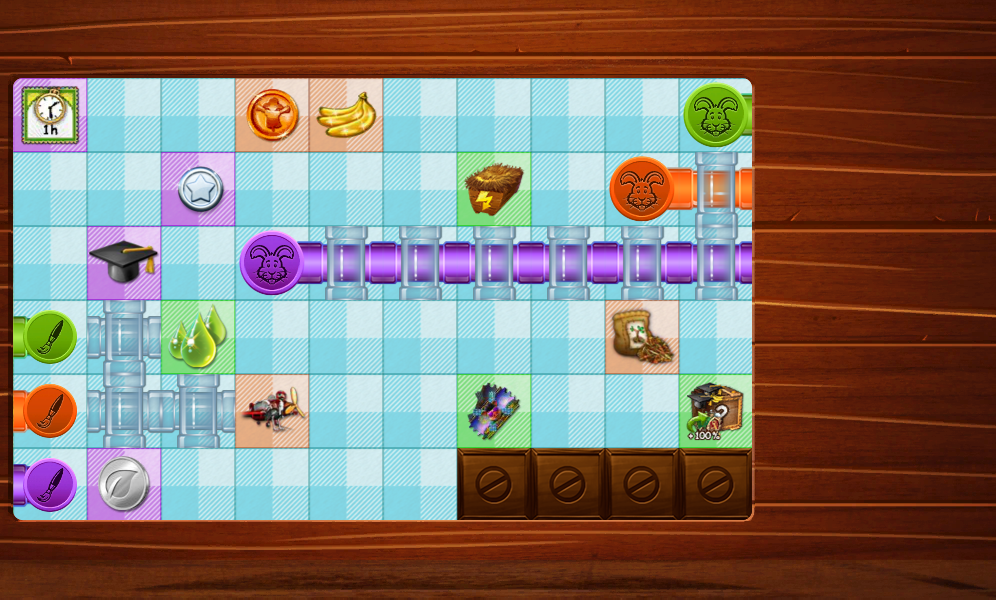Choose the graduation cap tile
The image size is (996, 600).
click(124, 262)
